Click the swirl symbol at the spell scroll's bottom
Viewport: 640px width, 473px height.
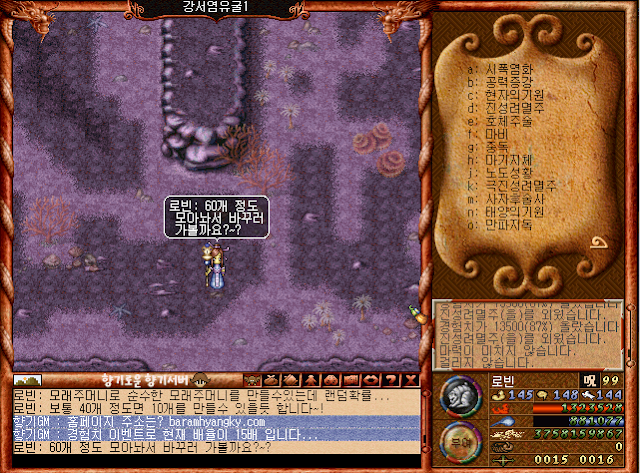[x=600, y=243]
